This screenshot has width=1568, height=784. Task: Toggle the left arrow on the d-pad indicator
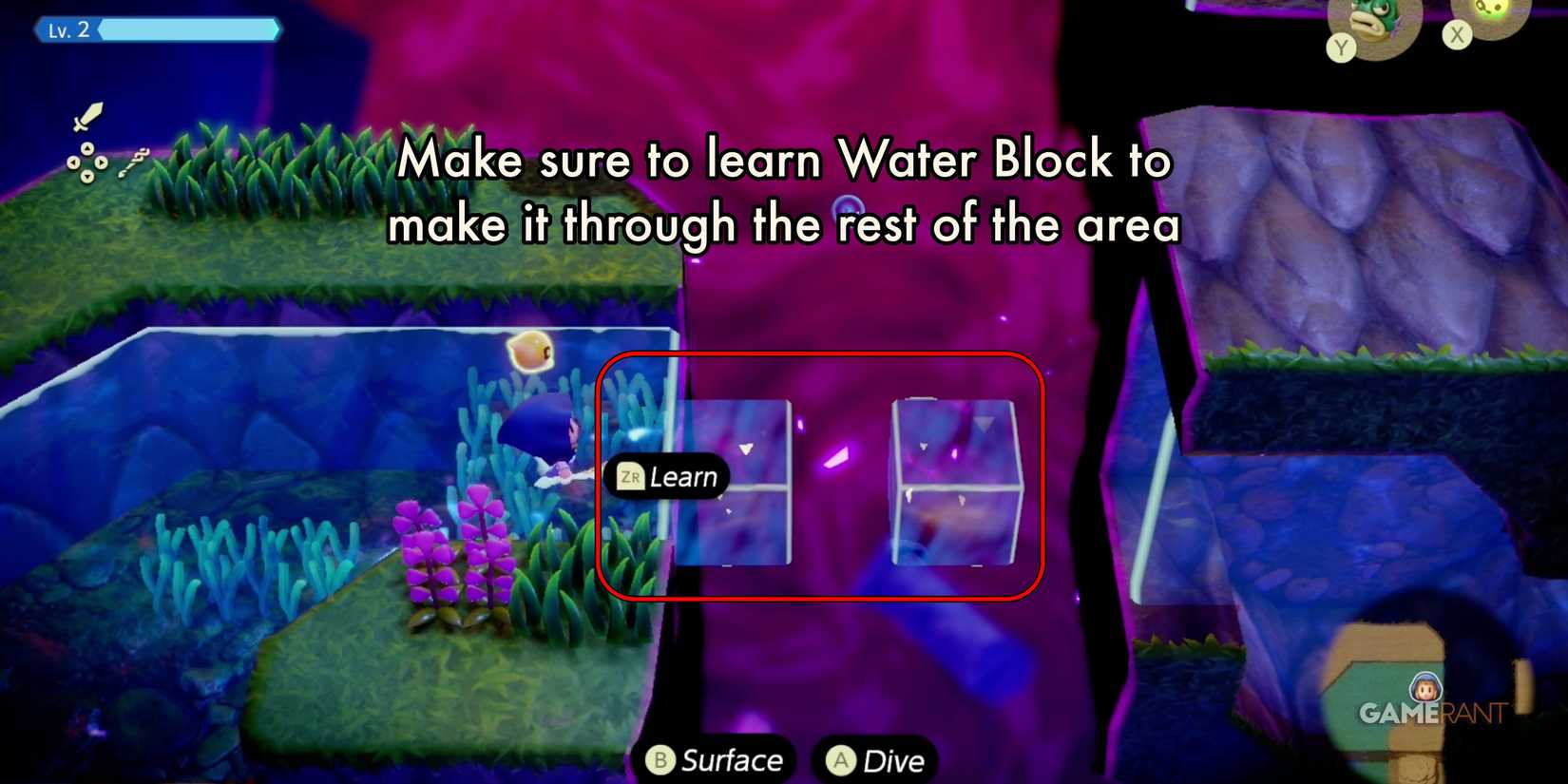tap(73, 163)
